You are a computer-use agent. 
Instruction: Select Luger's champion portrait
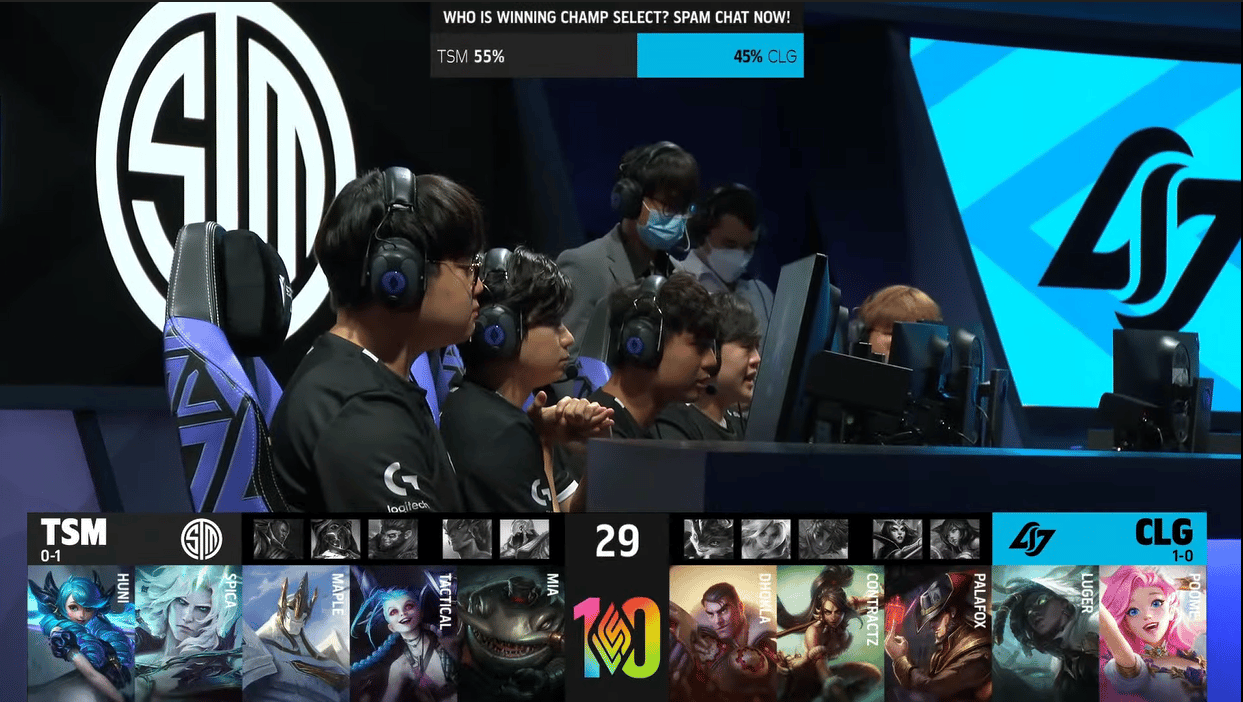(x=1045, y=632)
